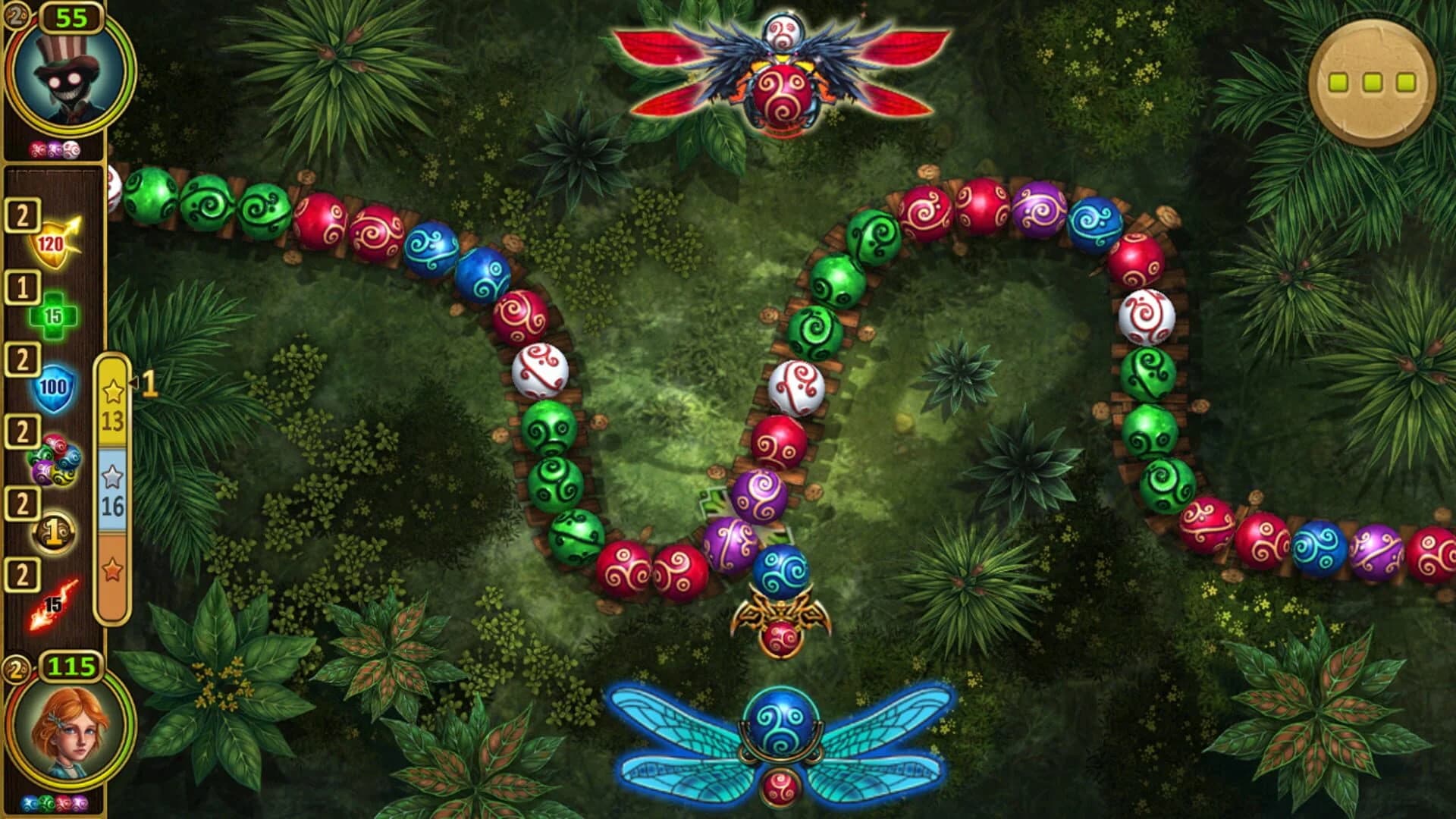1456x819 pixels.
Task: Click the spider emblem marker on the track
Action: [x=780, y=617]
